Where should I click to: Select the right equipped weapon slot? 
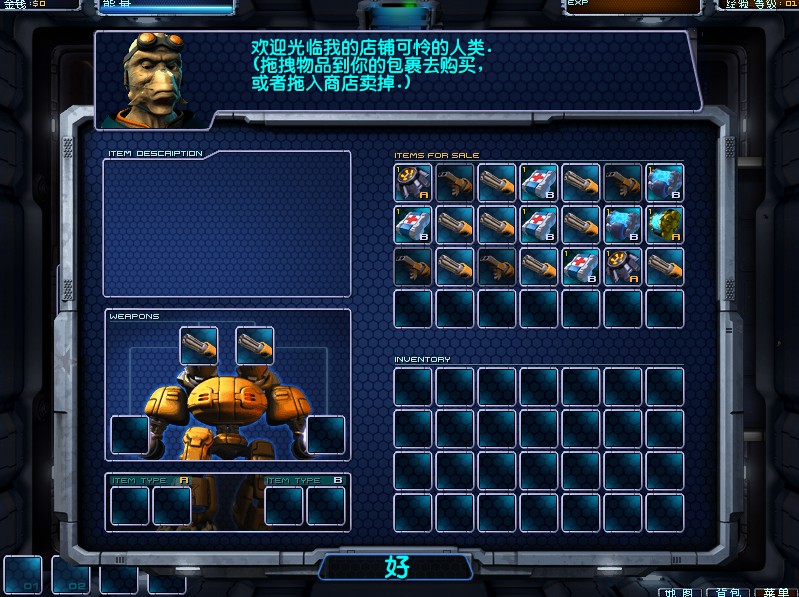254,346
